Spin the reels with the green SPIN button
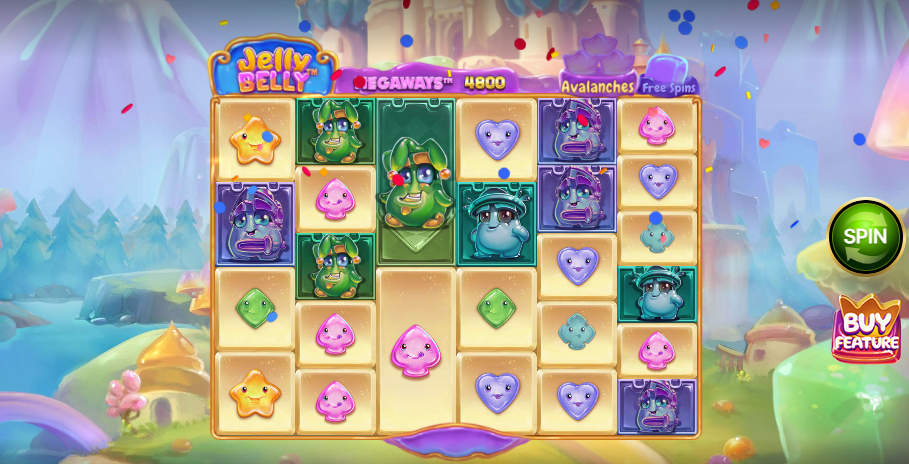Image resolution: width=909 pixels, height=464 pixels. coord(865,238)
